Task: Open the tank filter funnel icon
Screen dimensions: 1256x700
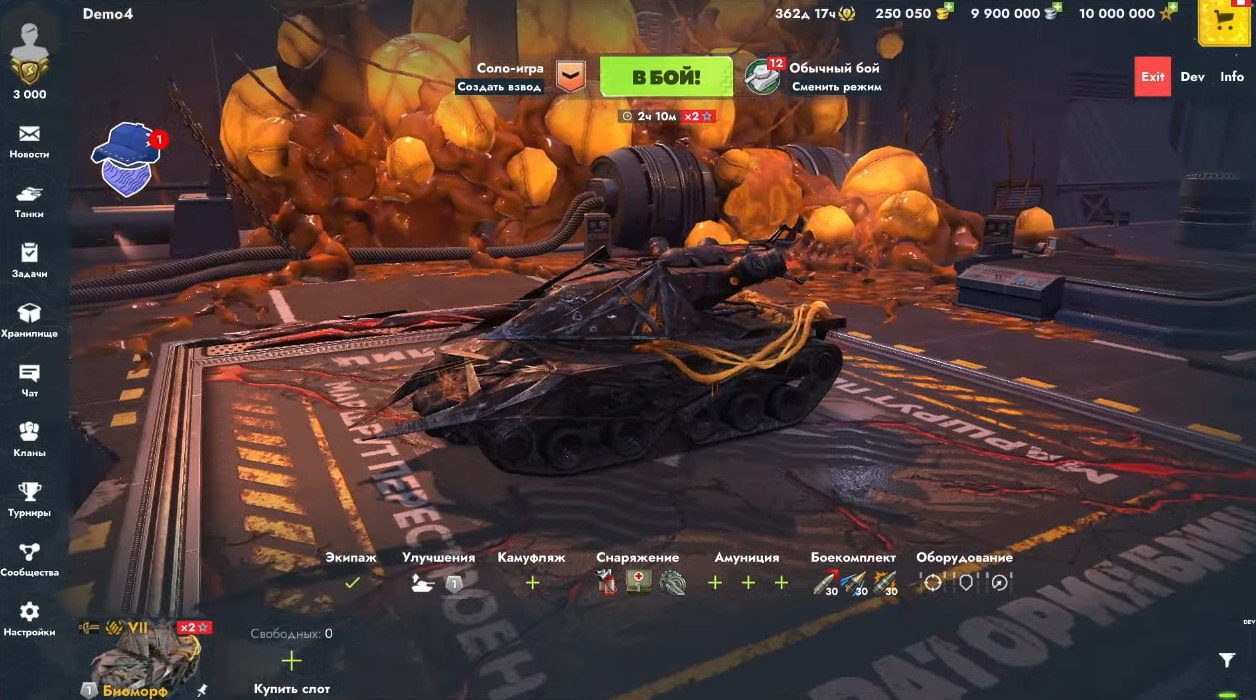Action: tap(1227, 660)
